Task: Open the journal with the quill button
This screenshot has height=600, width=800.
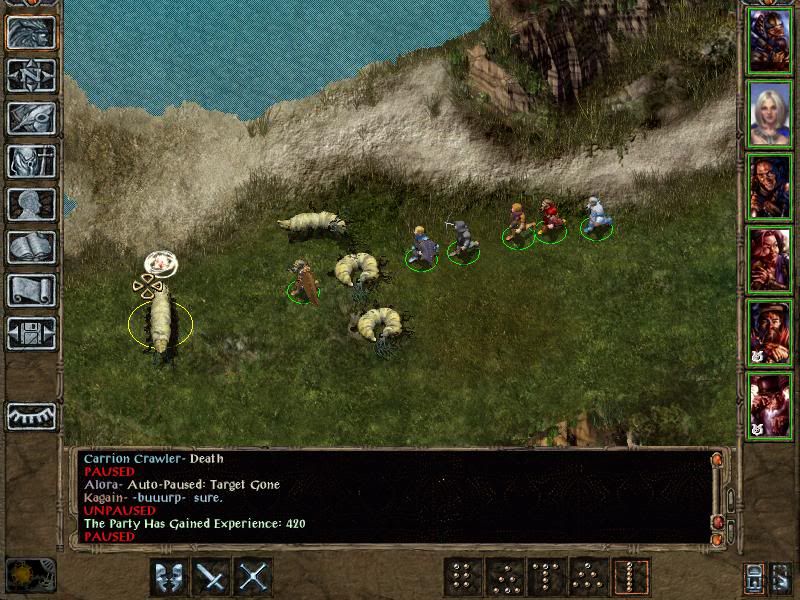Action: point(31,118)
